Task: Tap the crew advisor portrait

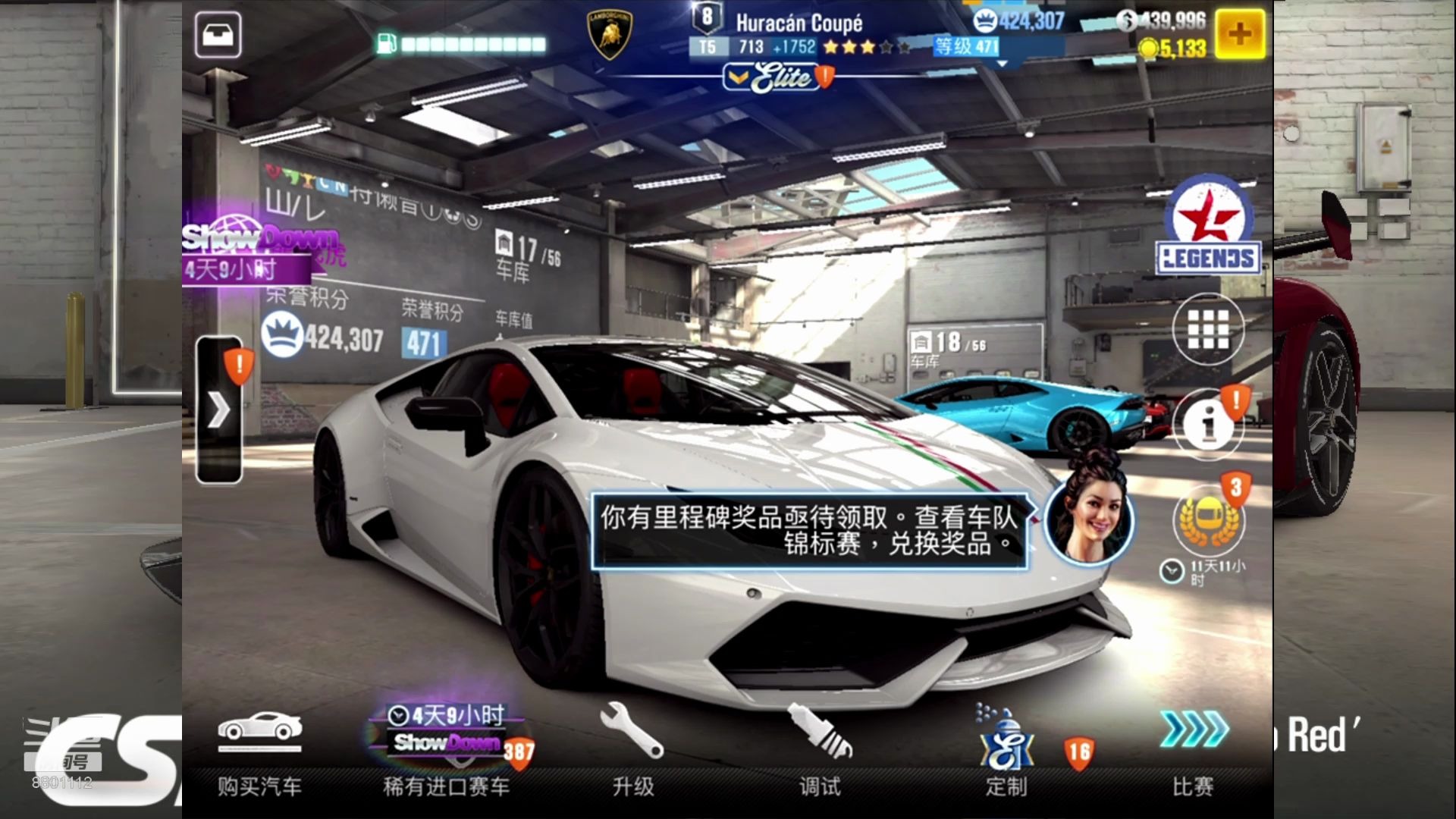Action: [1088, 517]
